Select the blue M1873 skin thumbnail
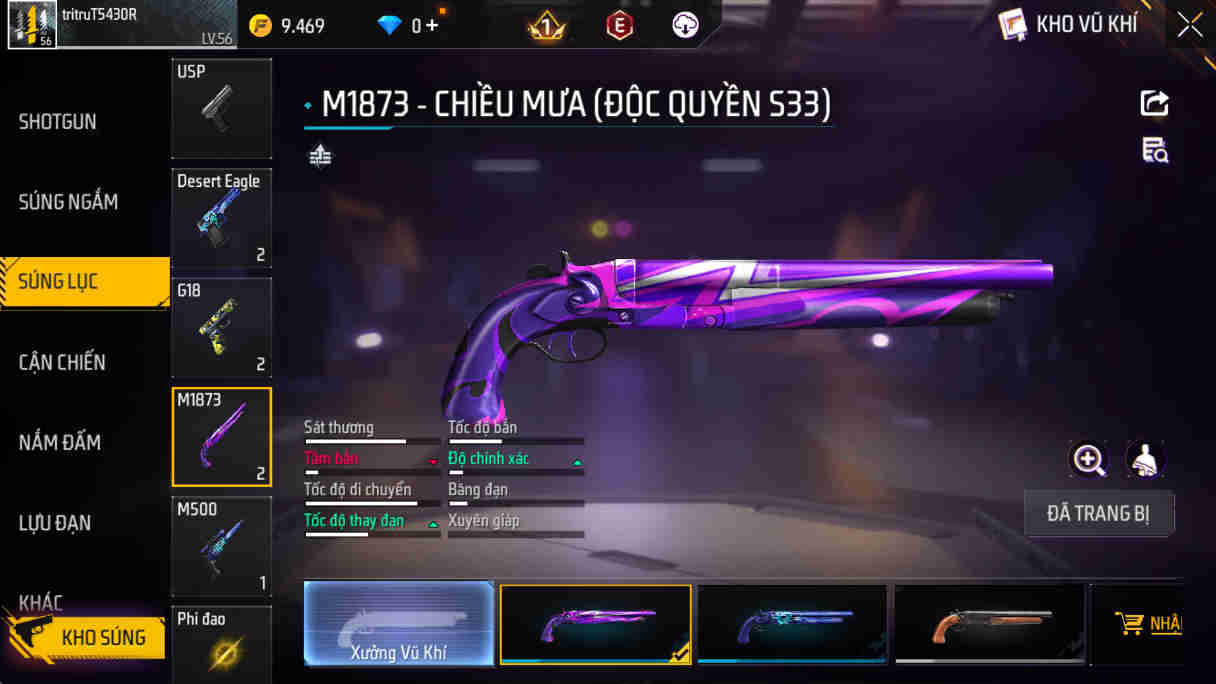 coord(793,624)
